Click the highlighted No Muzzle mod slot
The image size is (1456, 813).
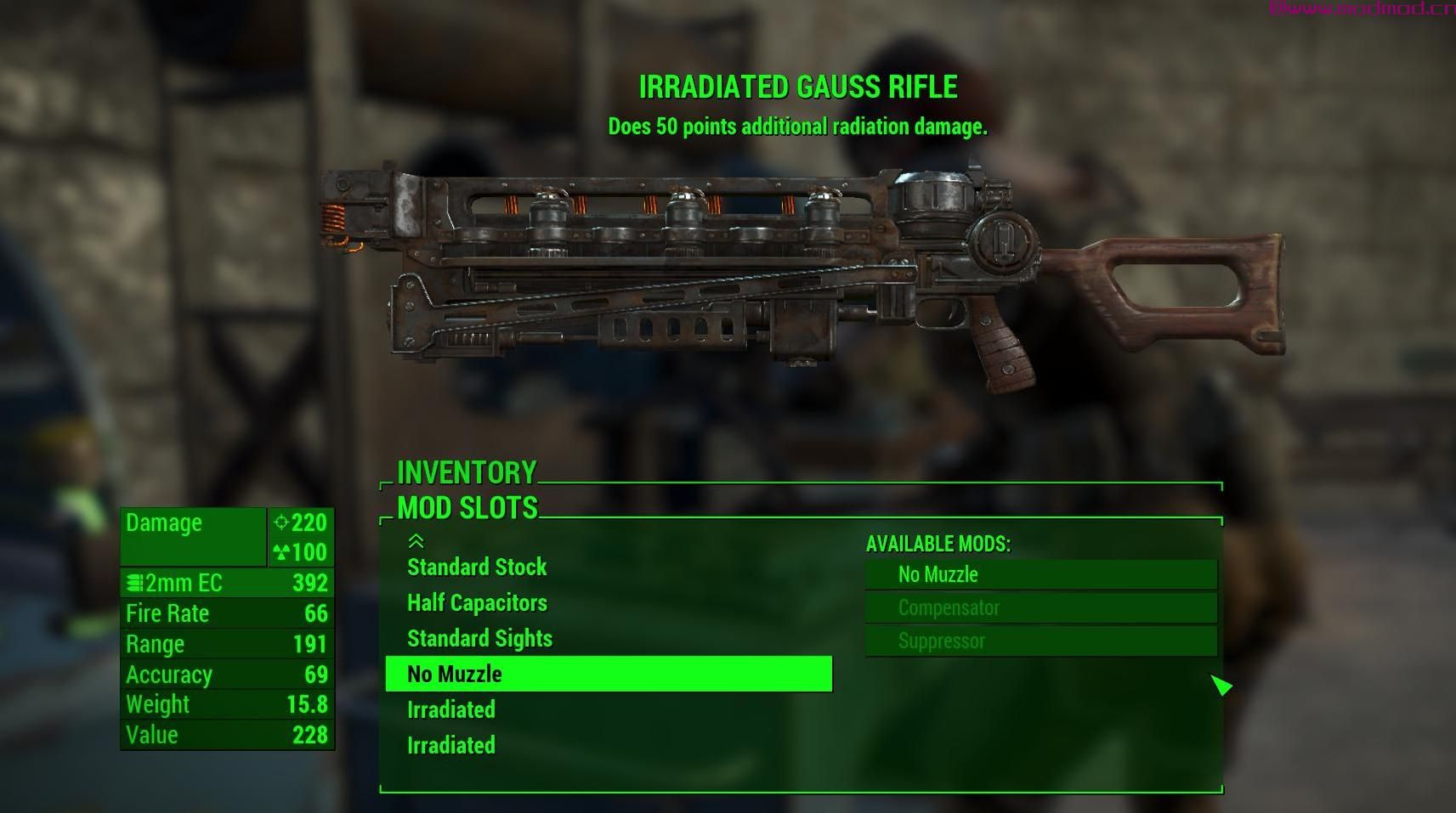pos(608,675)
